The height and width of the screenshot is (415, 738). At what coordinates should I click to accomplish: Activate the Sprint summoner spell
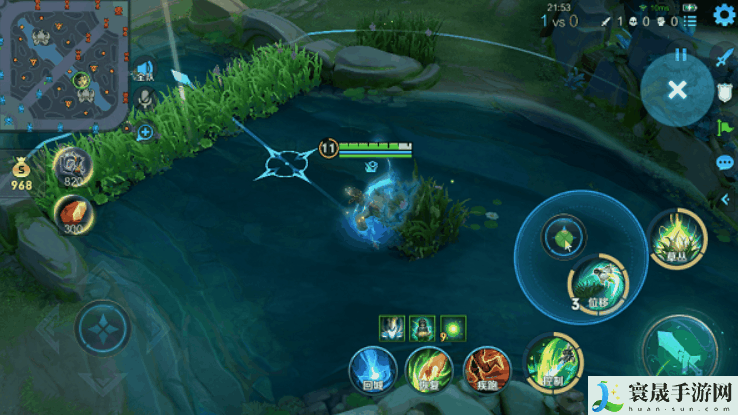(484, 367)
